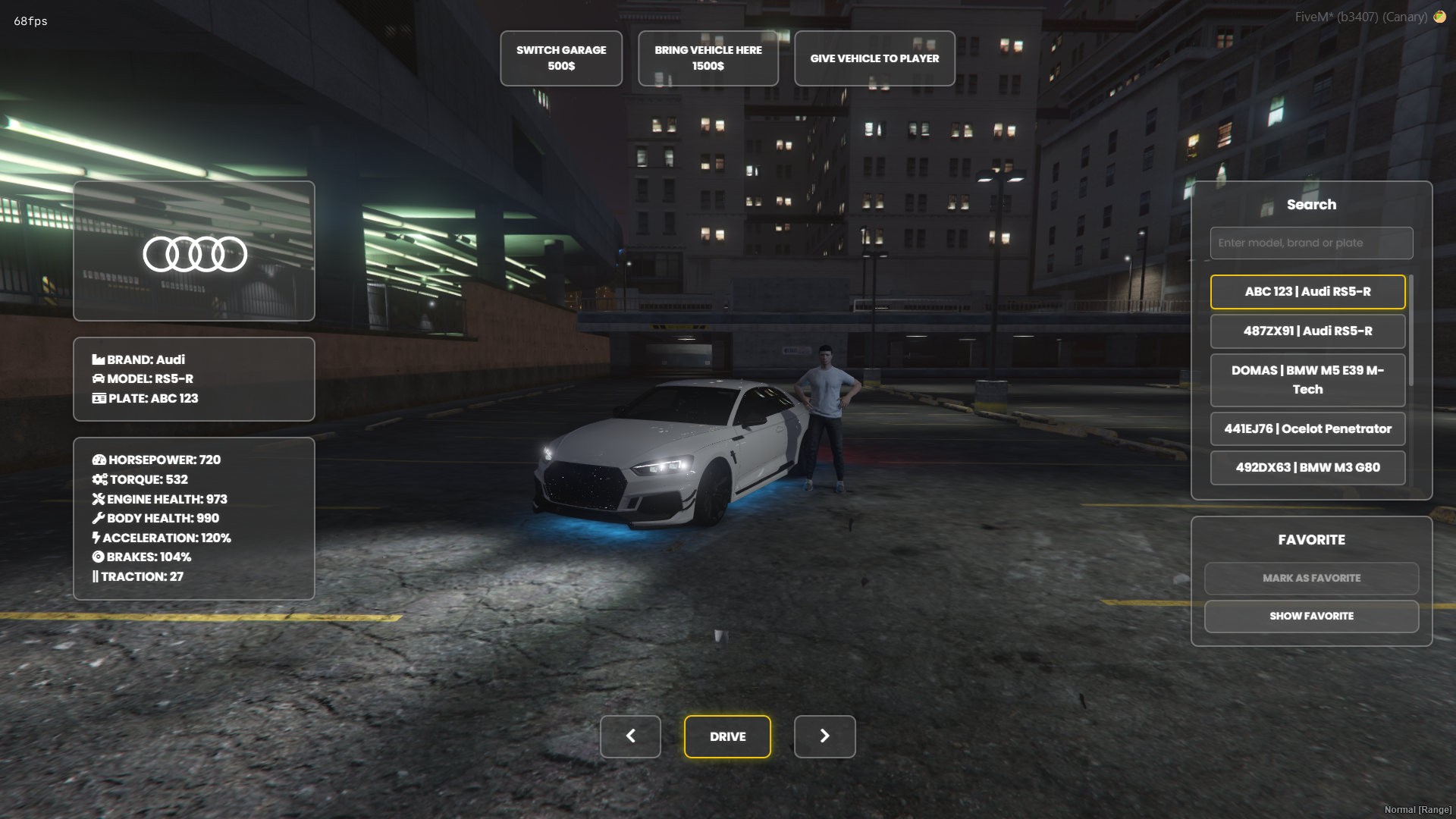Select the 441EJ76 Ocelot Penetrator row
Image resolution: width=1456 pixels, height=819 pixels.
click(x=1307, y=429)
